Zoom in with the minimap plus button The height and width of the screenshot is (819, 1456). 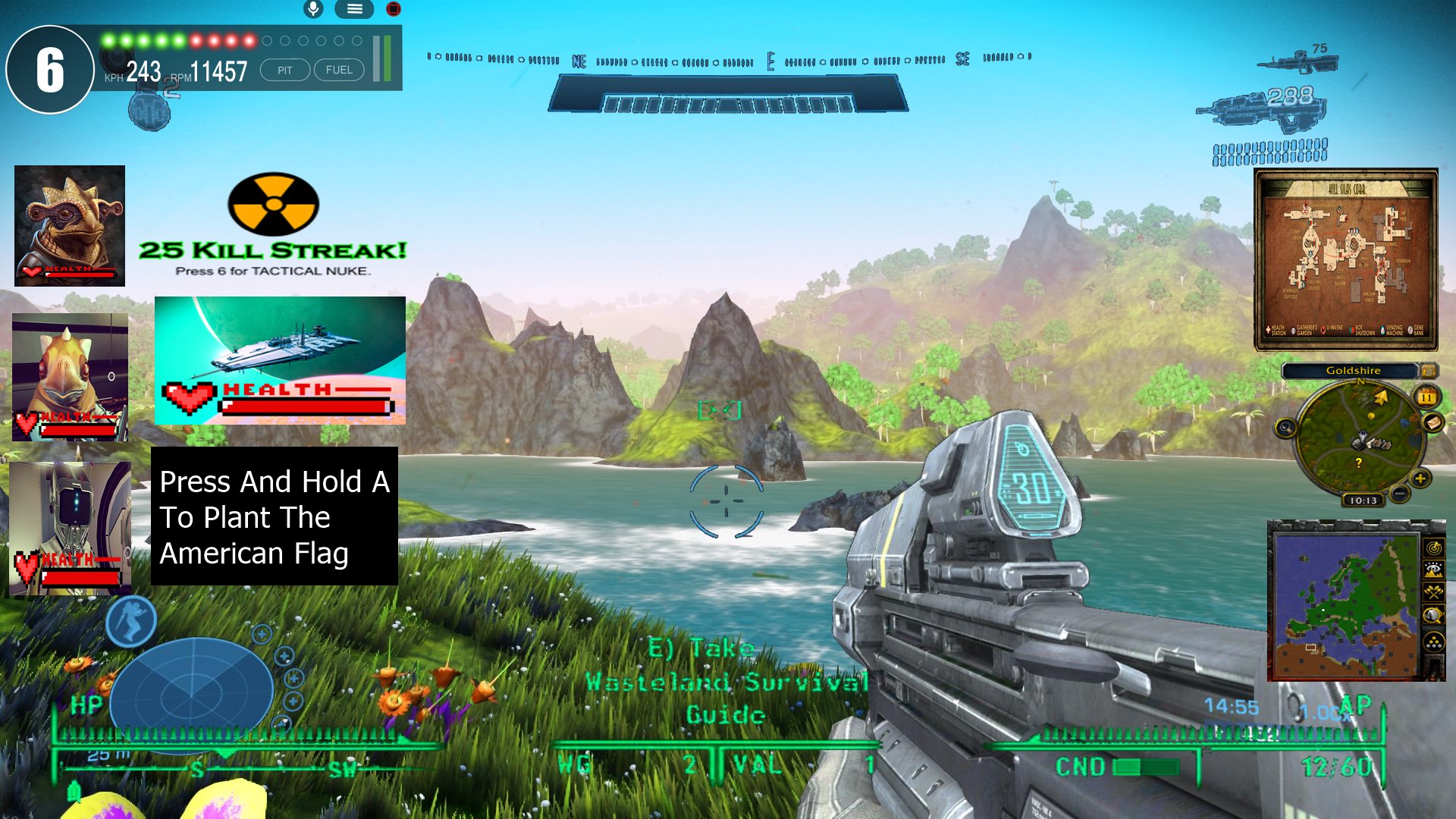point(1420,478)
